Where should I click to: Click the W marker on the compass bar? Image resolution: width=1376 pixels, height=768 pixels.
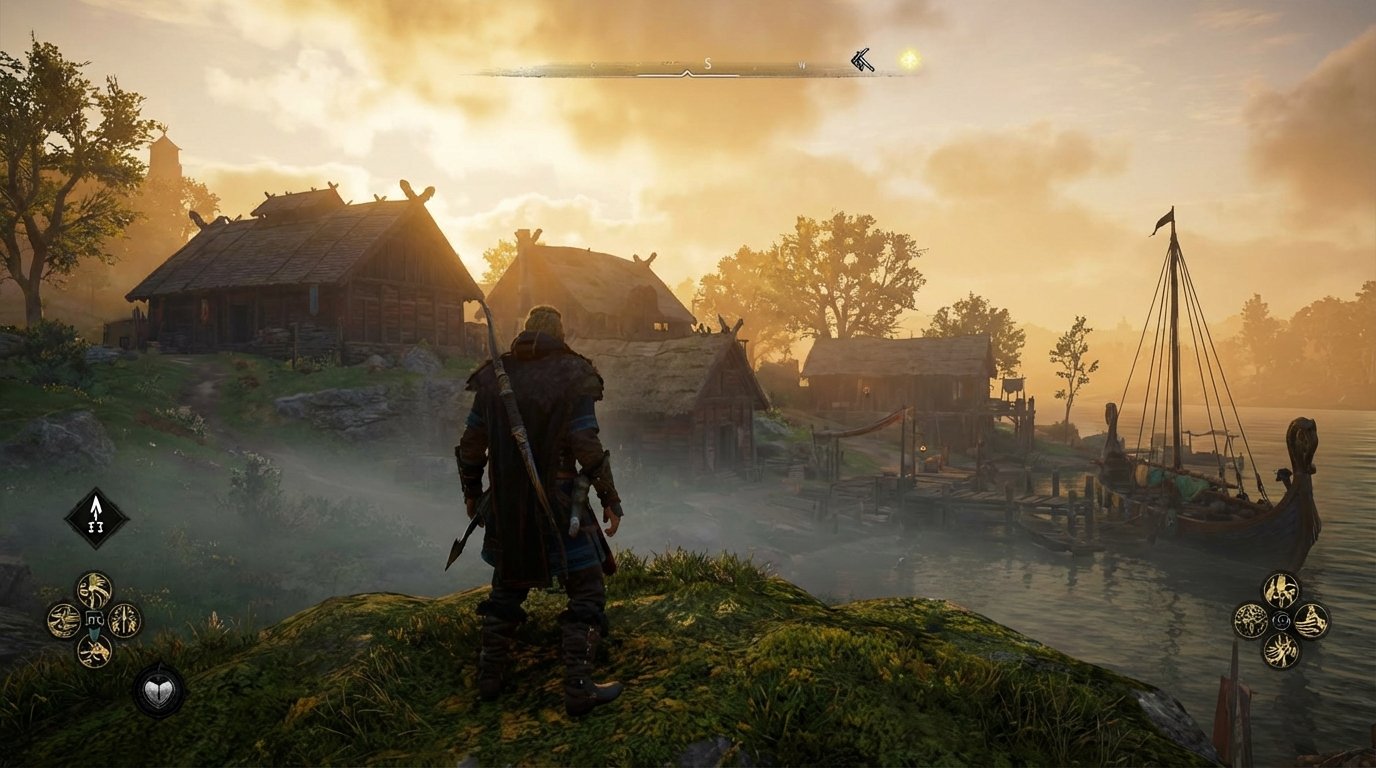tap(801, 64)
